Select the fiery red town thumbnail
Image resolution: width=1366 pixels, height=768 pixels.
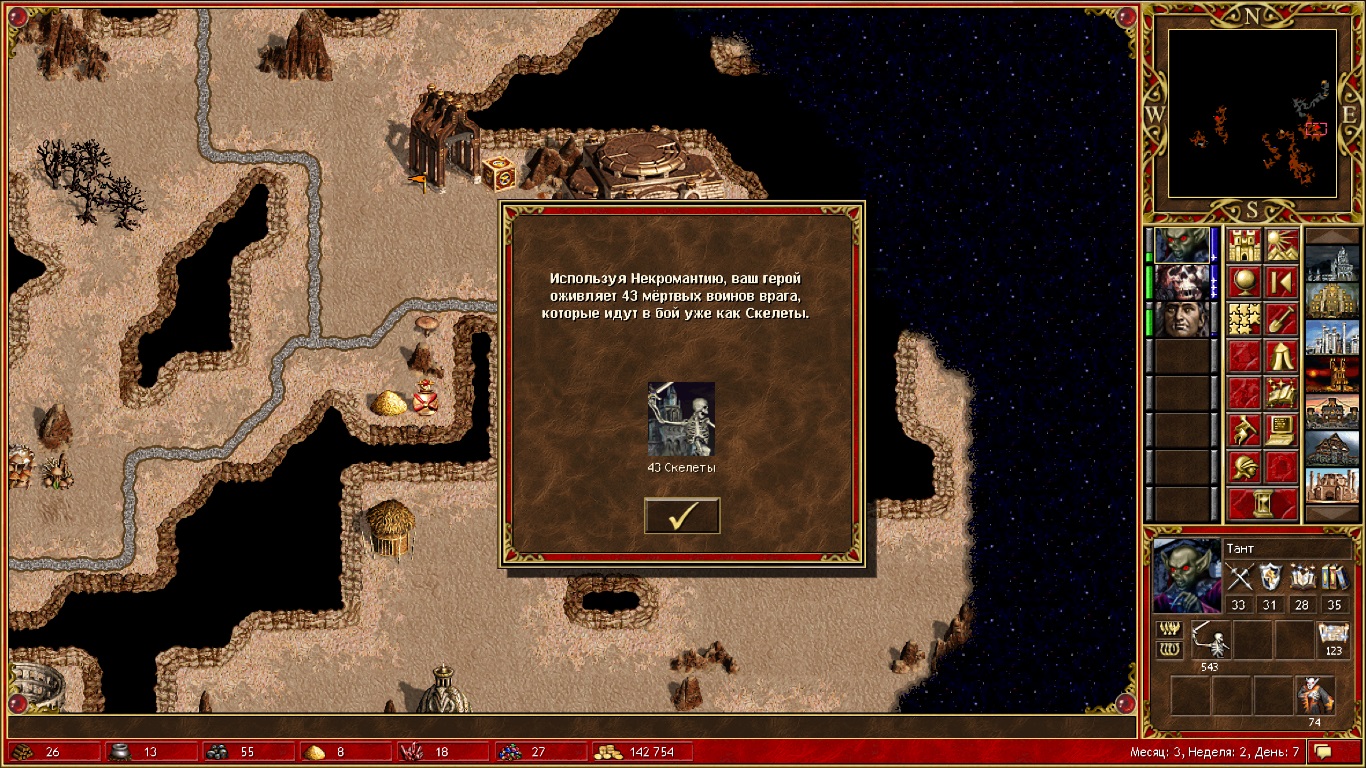click(x=1332, y=374)
